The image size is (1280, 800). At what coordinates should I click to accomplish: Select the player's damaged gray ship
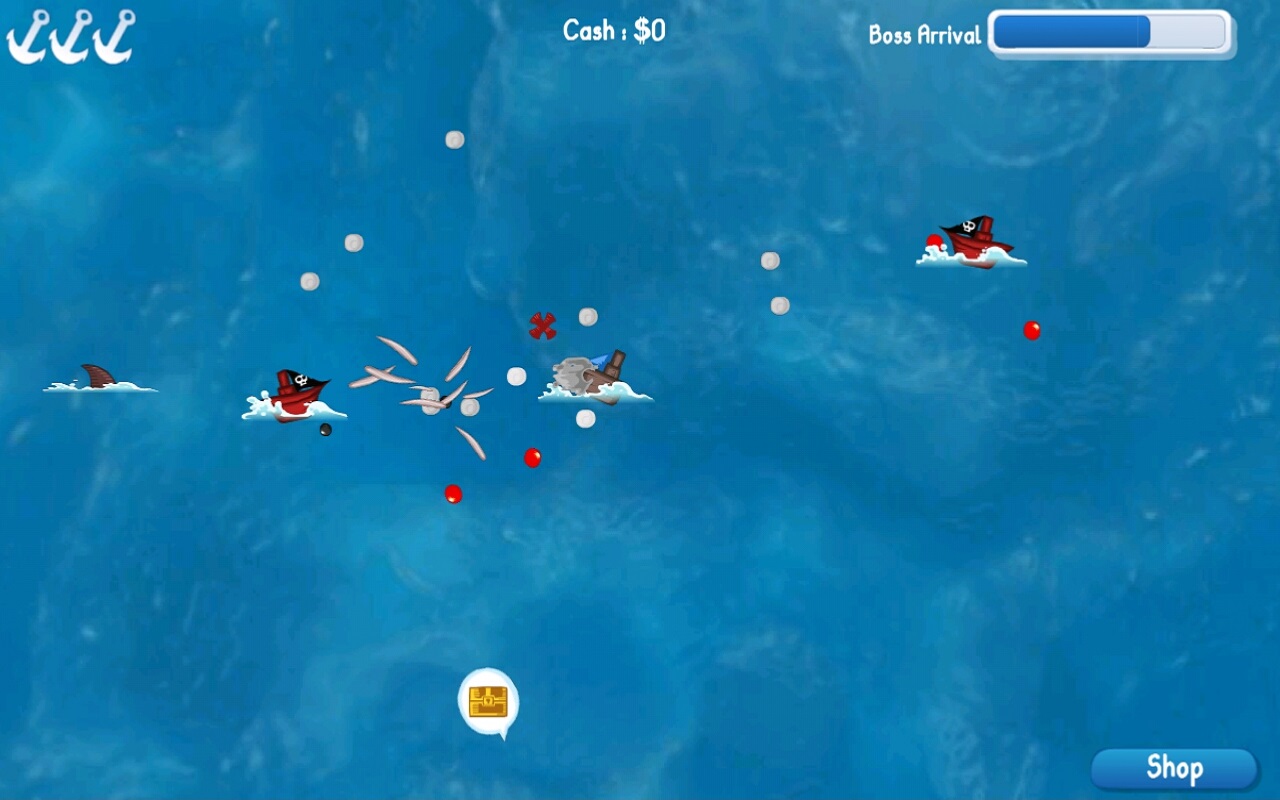[592, 378]
